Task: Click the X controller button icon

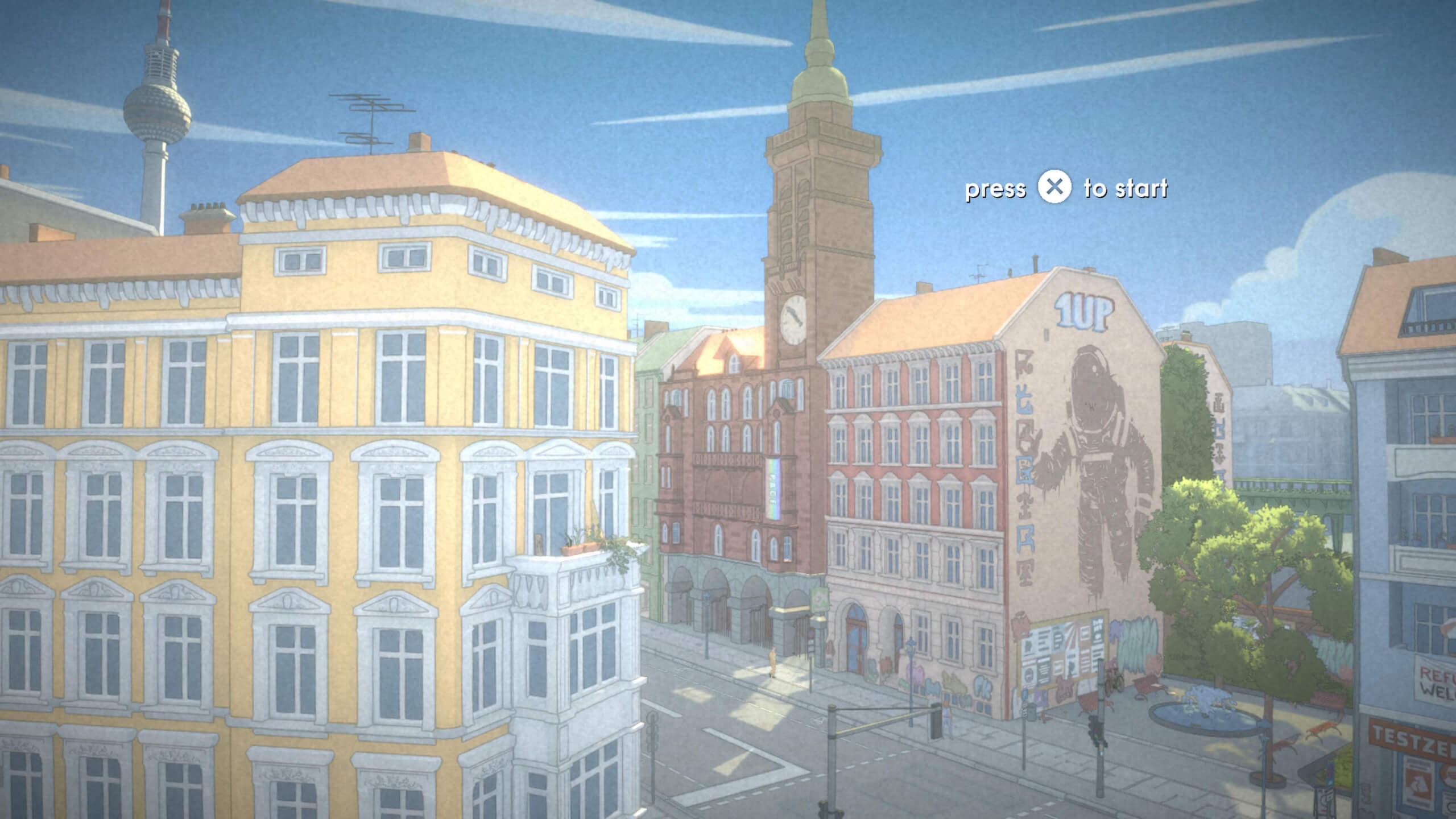Action: pos(1056,189)
